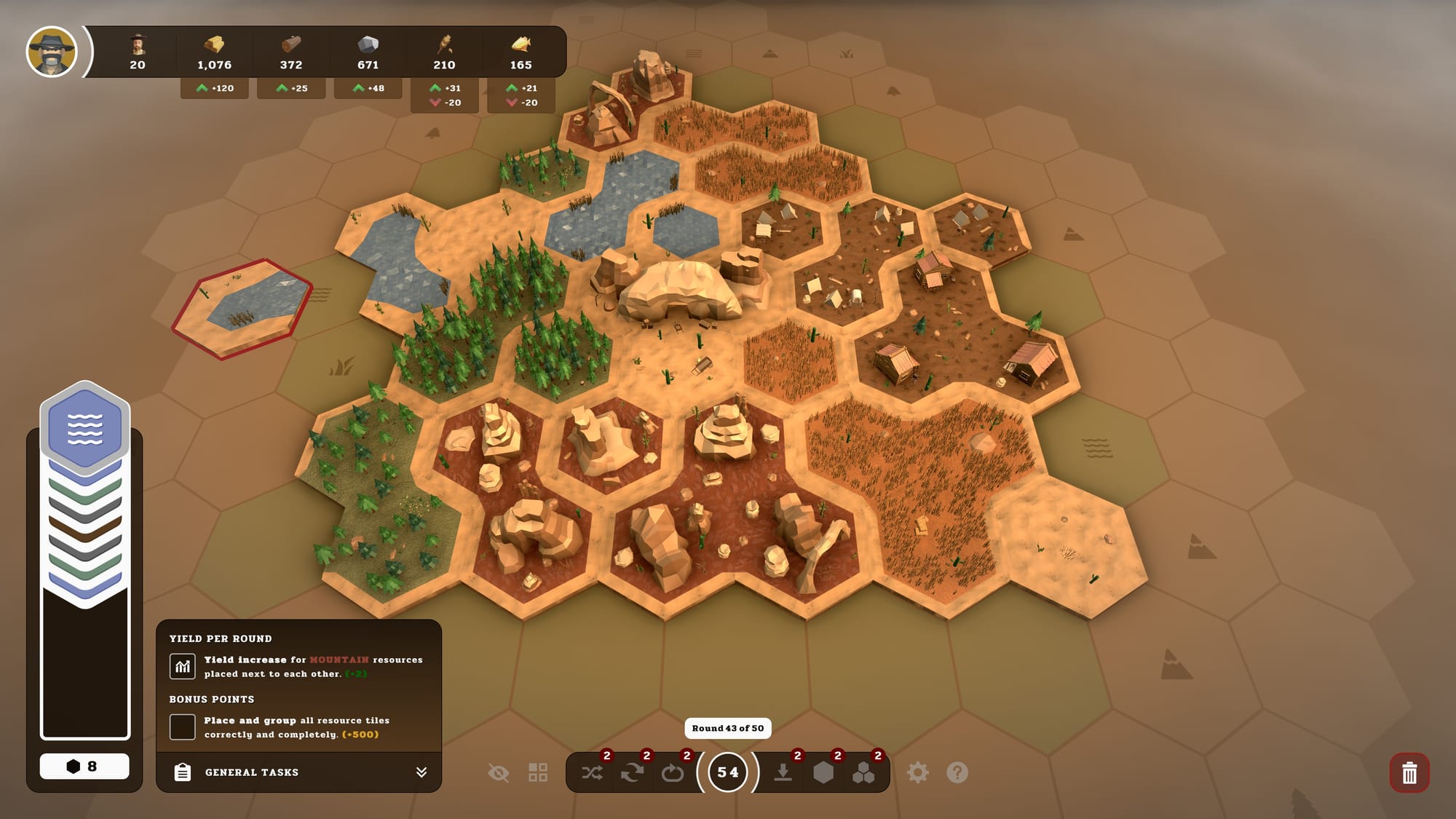Open the four-squares grid view
The width and height of the screenshot is (1456, 819).
(x=538, y=772)
